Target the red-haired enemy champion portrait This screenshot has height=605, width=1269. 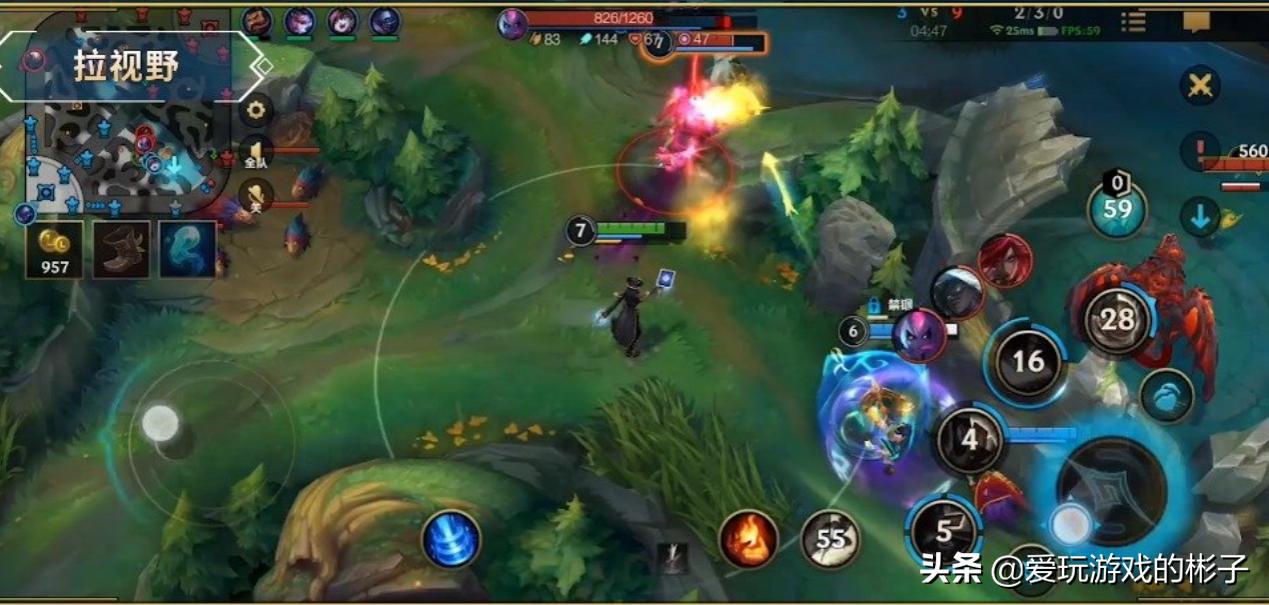1005,261
